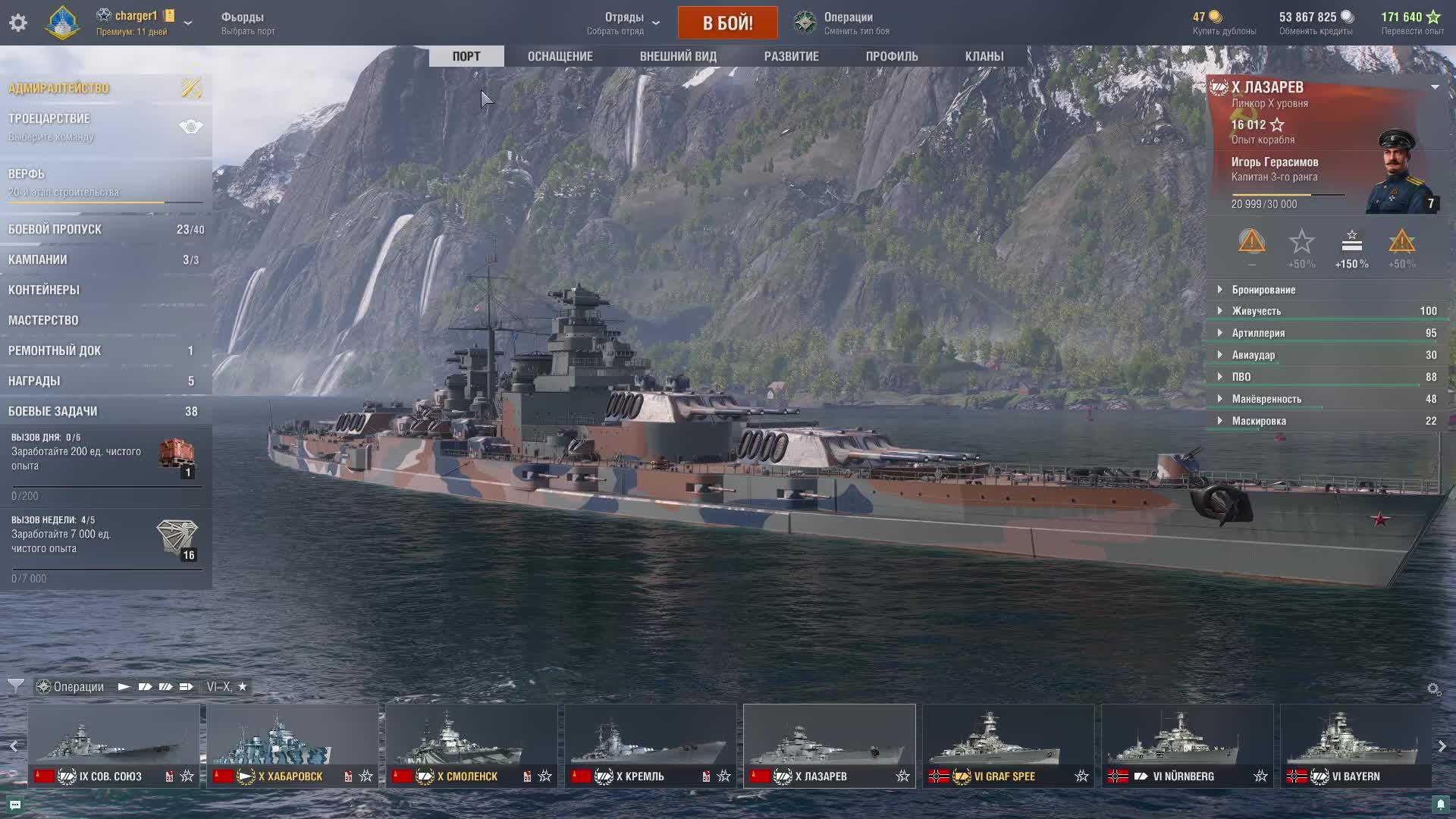
Task: Switch to the ОСНАЩЕНИЕ tab
Action: point(560,56)
